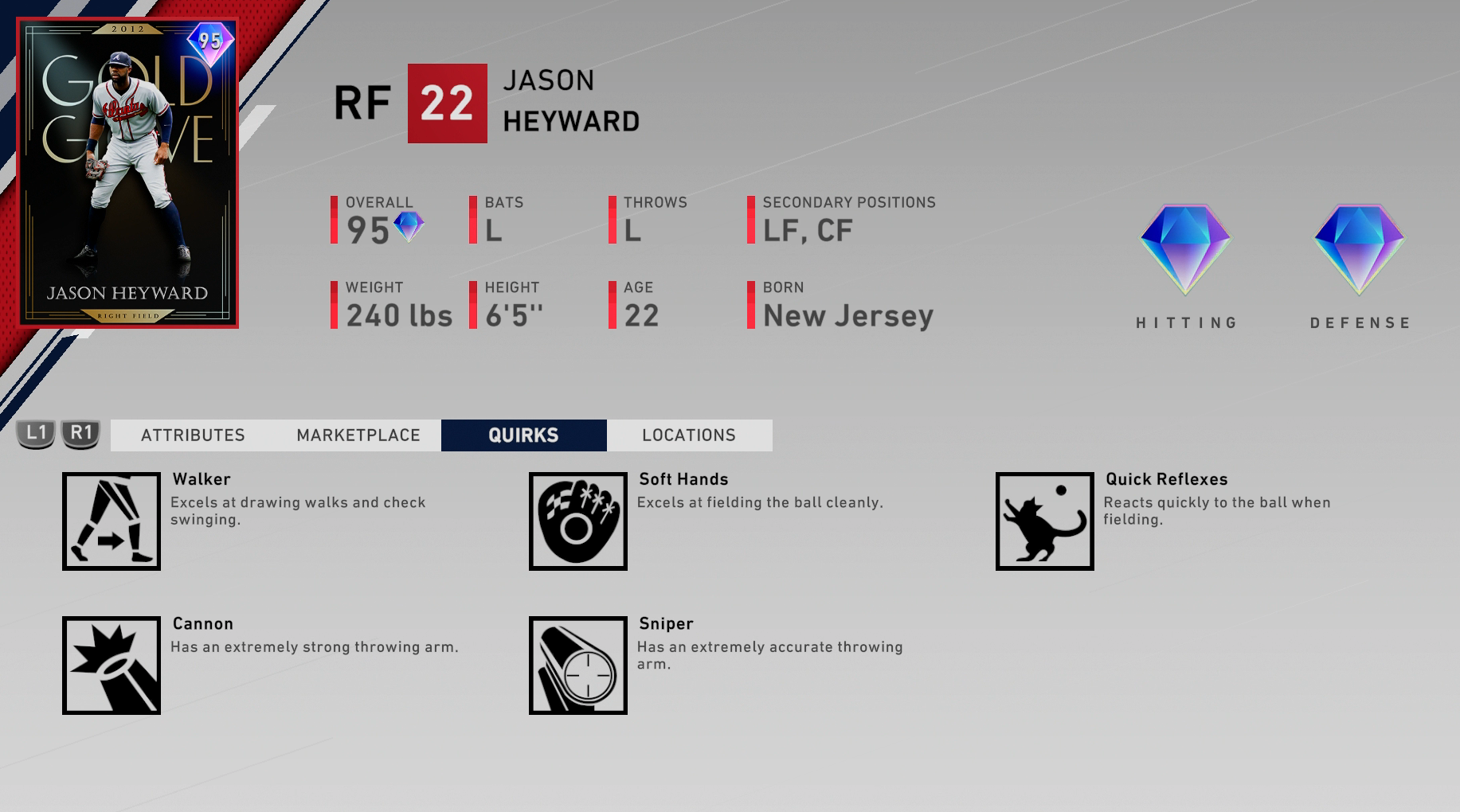
Task: Select the Hitting diamond rating icon
Action: tap(1185, 249)
